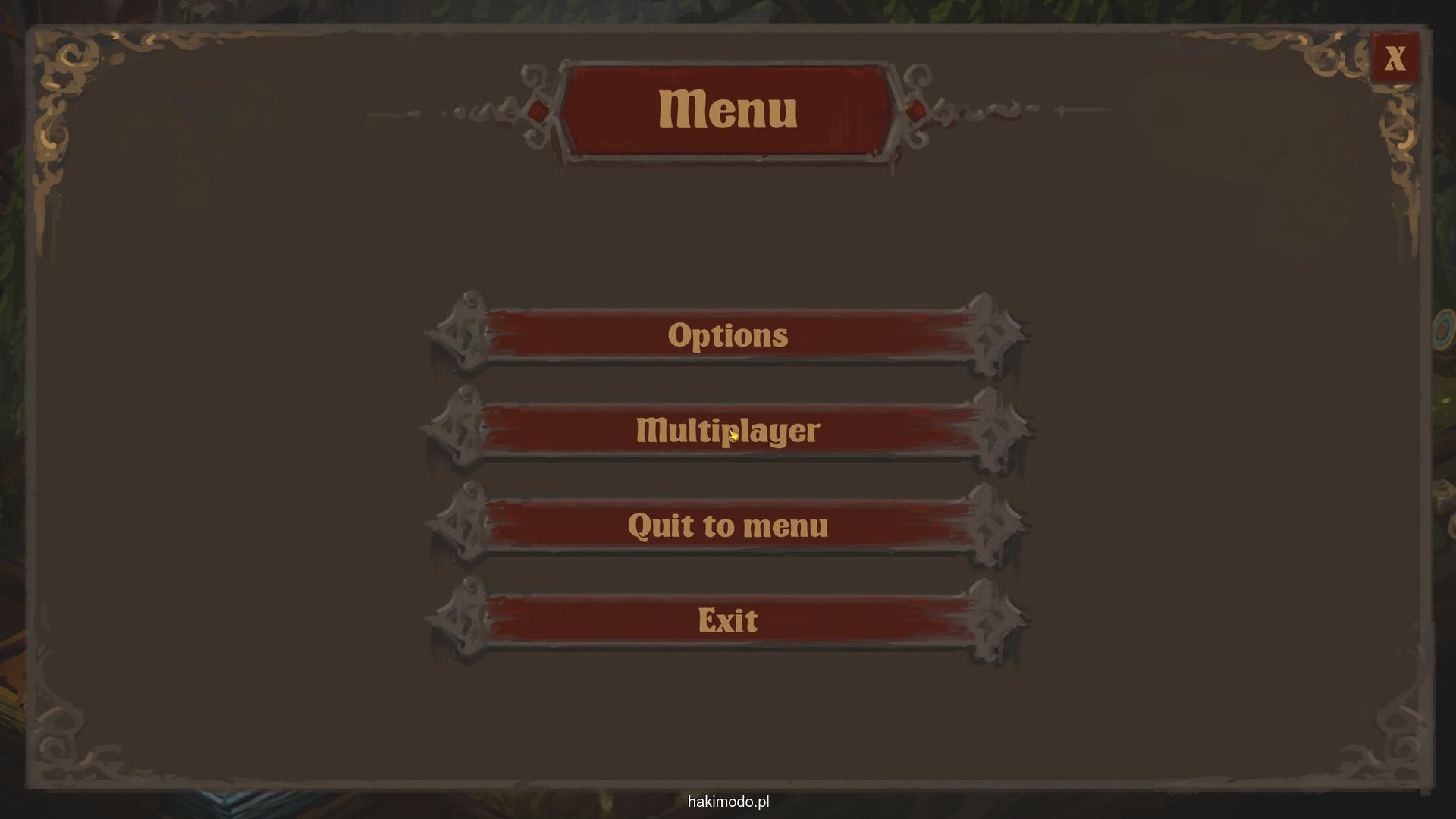Screen dimensions: 1456x819
Task: Click the Exit button
Action: click(x=727, y=620)
